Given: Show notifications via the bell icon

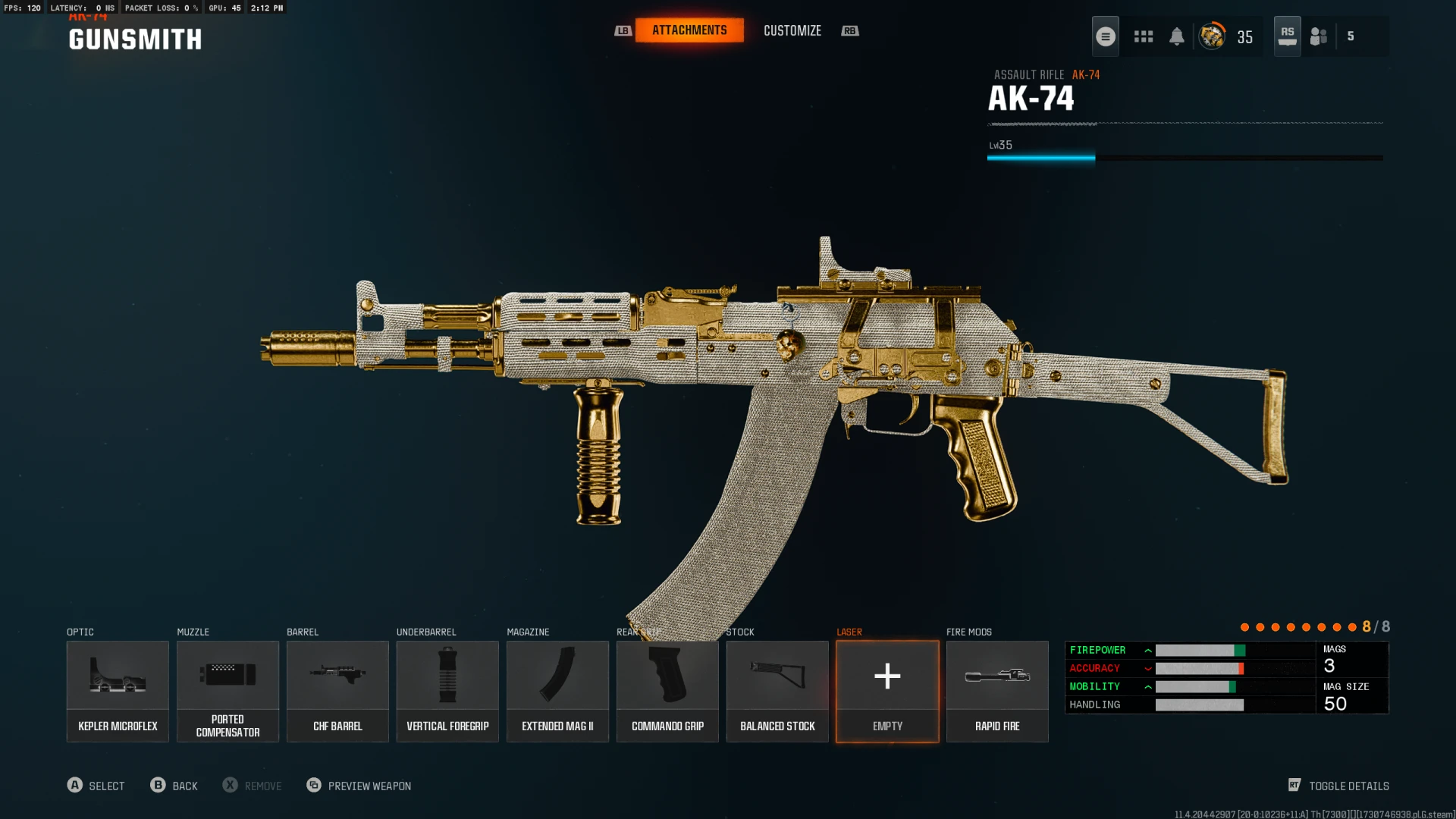Looking at the screenshot, I should pos(1177,36).
